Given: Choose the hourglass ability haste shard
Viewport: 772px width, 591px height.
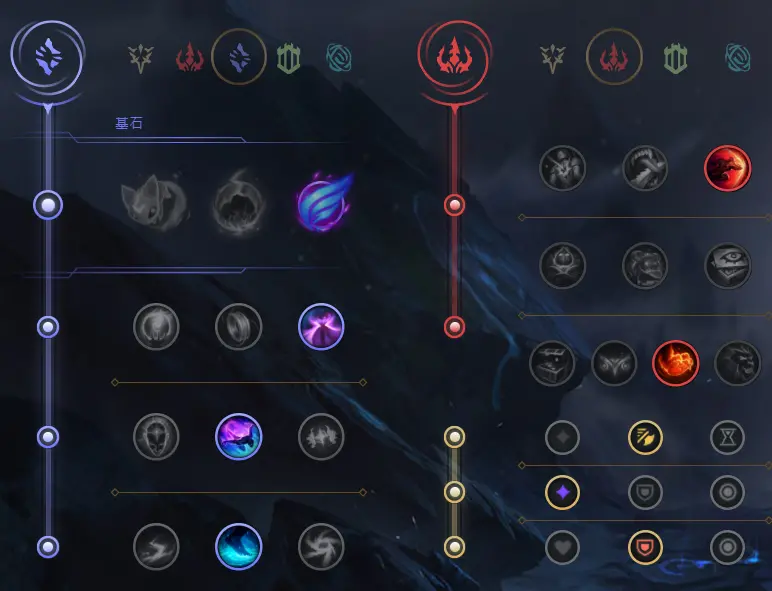Looking at the screenshot, I should tap(727, 437).
